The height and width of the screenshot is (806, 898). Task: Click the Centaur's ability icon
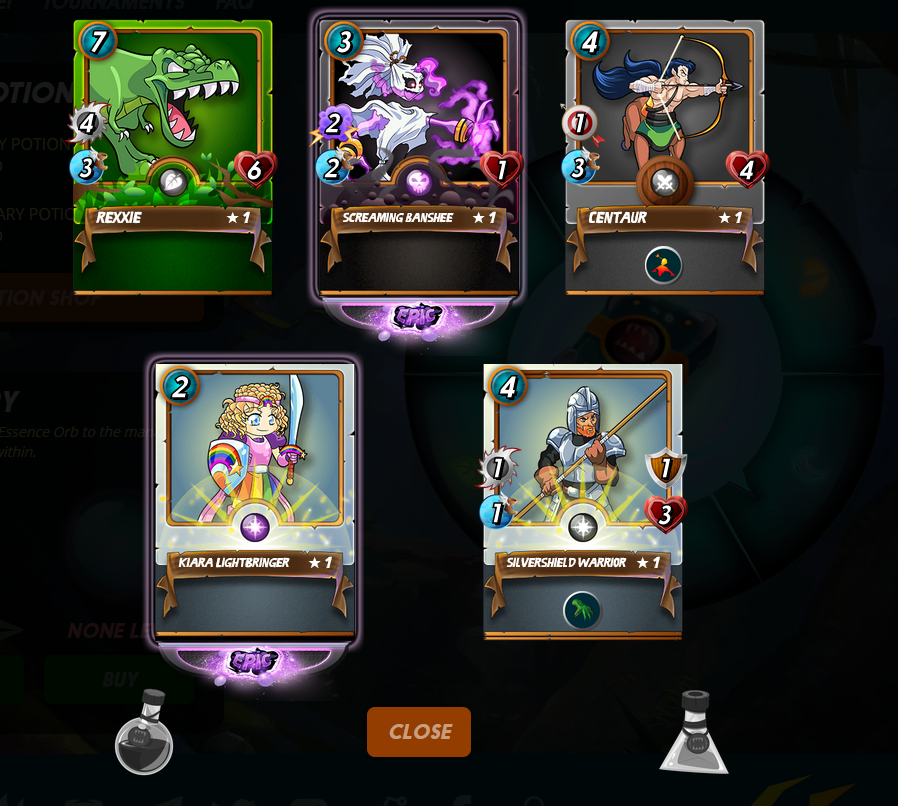point(663,265)
